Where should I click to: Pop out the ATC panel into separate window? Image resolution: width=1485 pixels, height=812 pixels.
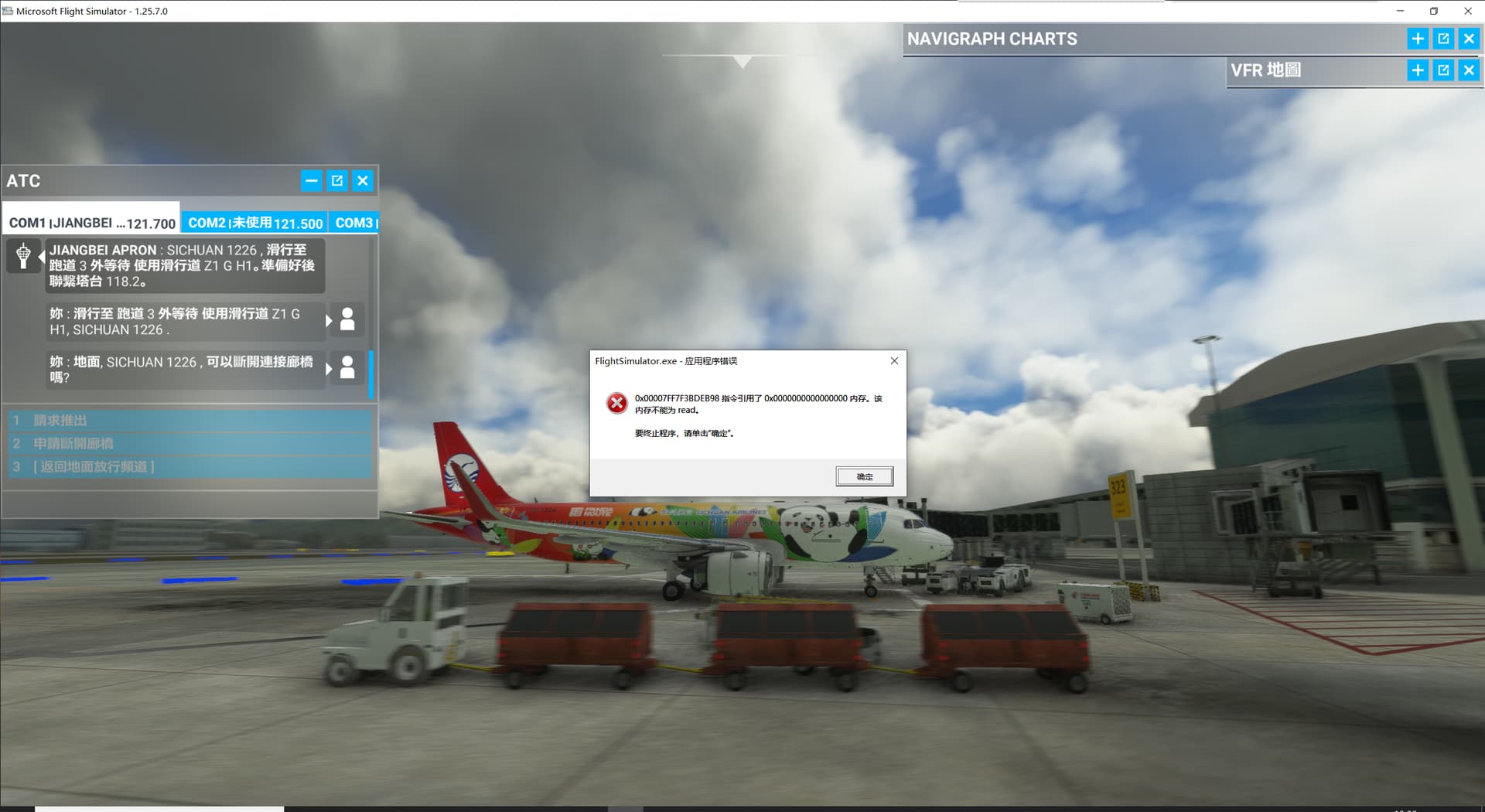point(337,180)
